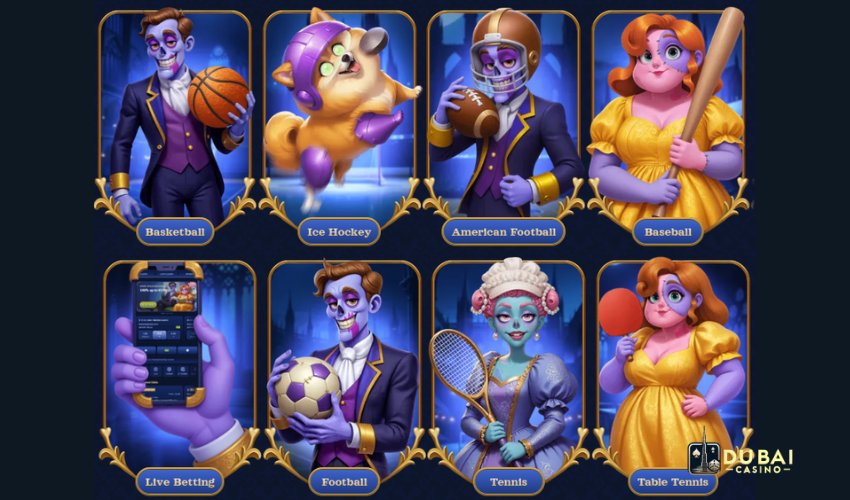This screenshot has height=500, width=850.
Task: Choose the Tennis category button
Action: click(507, 482)
